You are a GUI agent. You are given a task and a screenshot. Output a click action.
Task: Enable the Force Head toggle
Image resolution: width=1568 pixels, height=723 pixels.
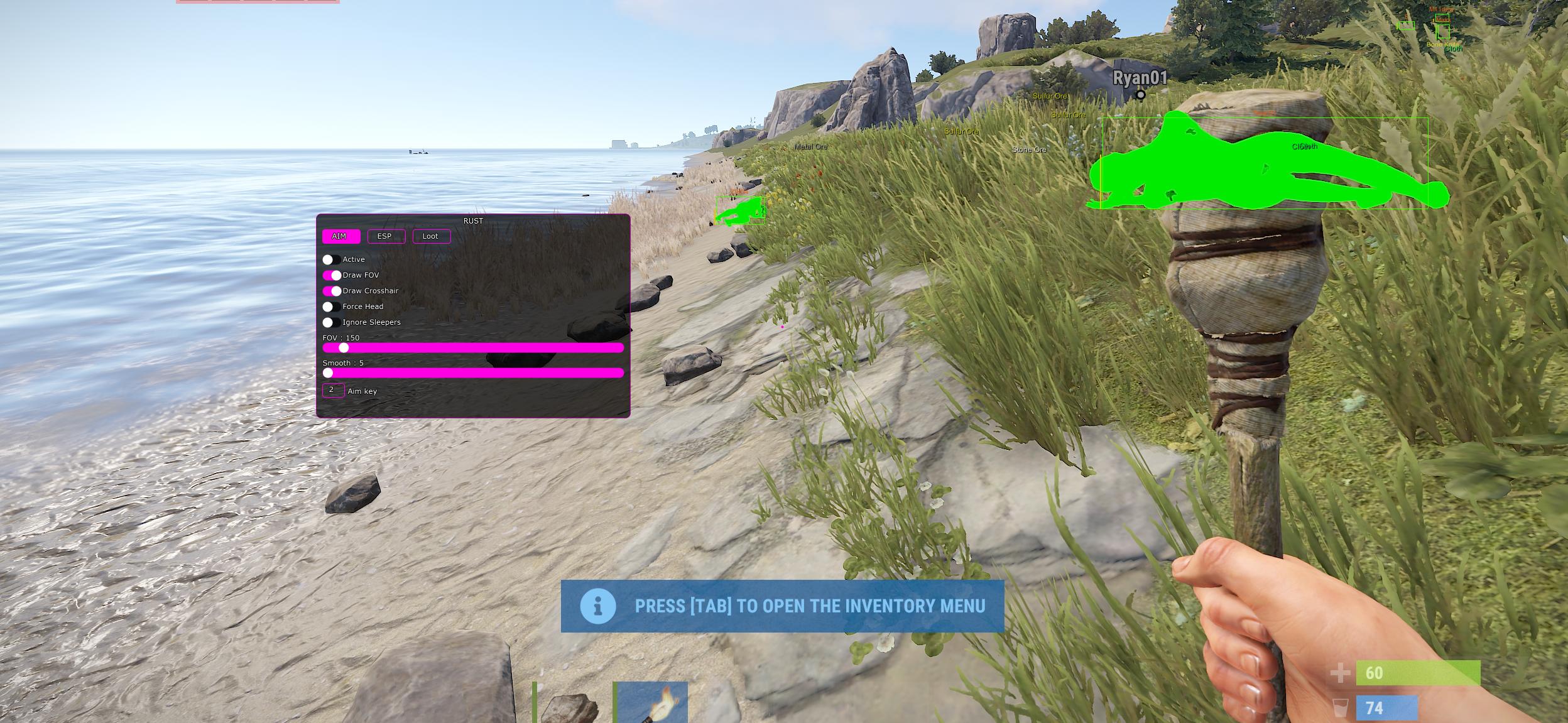pos(331,307)
